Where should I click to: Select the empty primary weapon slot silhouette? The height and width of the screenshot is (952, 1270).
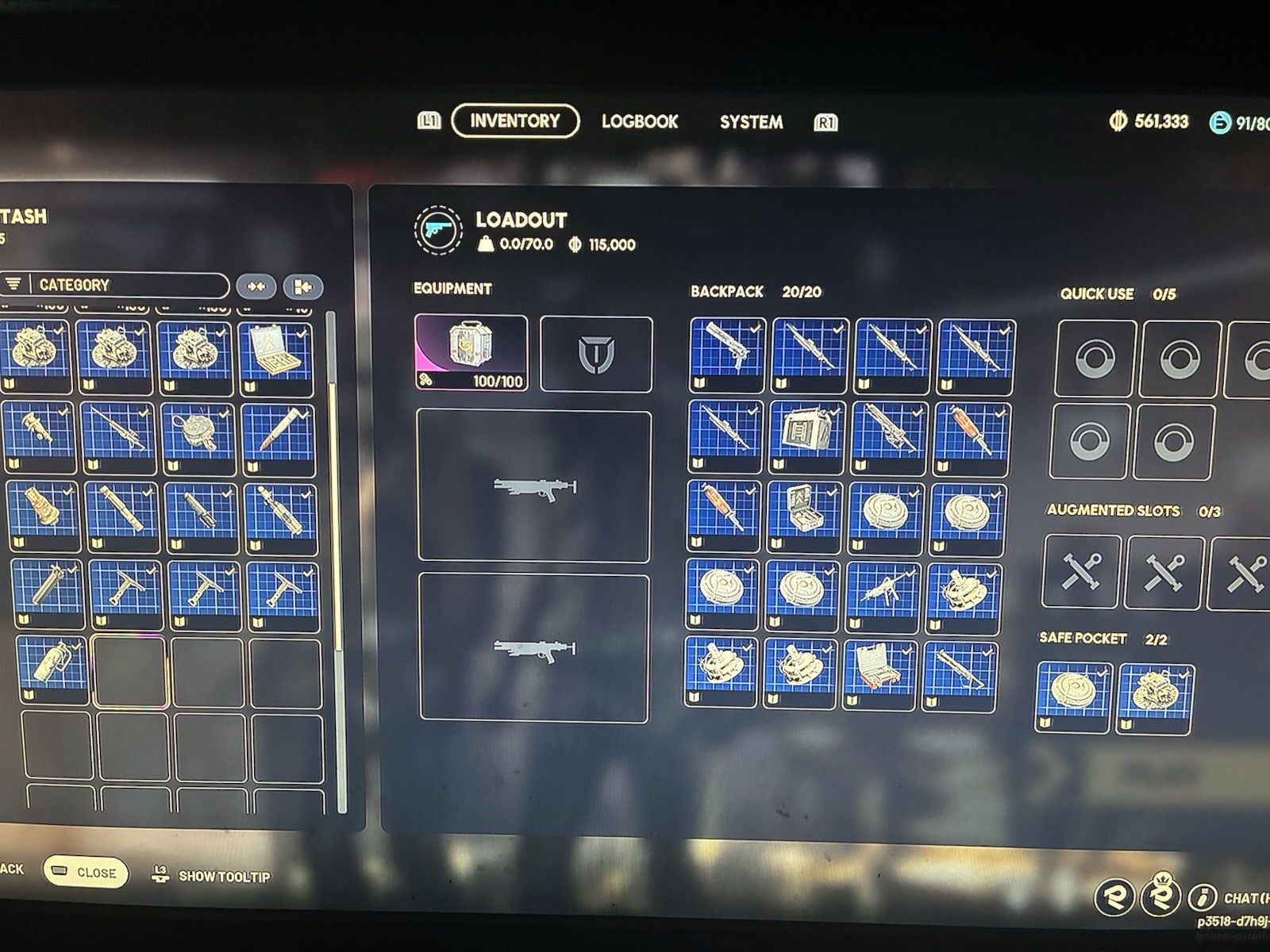click(533, 486)
